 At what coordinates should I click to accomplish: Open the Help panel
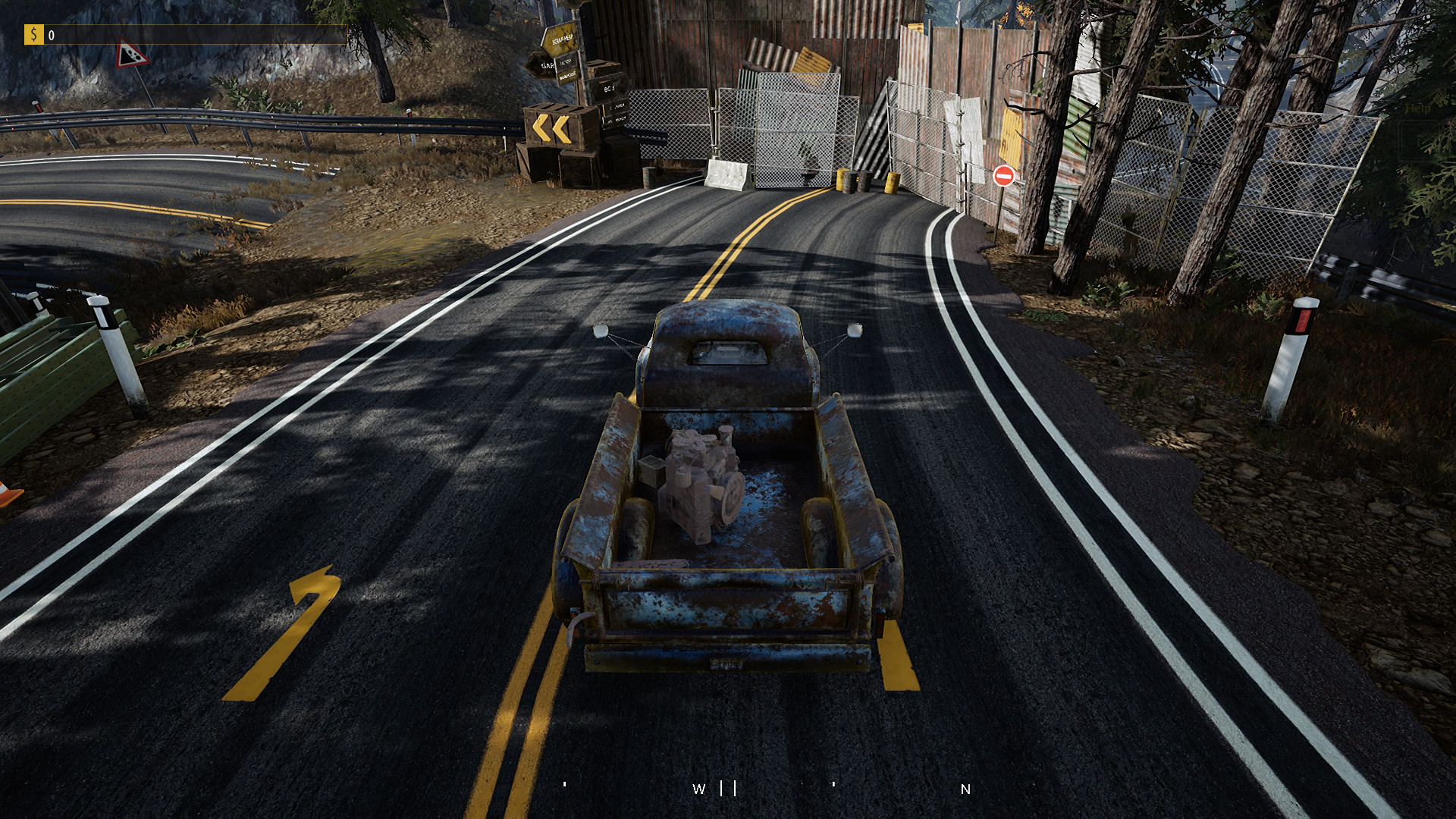click(1417, 108)
